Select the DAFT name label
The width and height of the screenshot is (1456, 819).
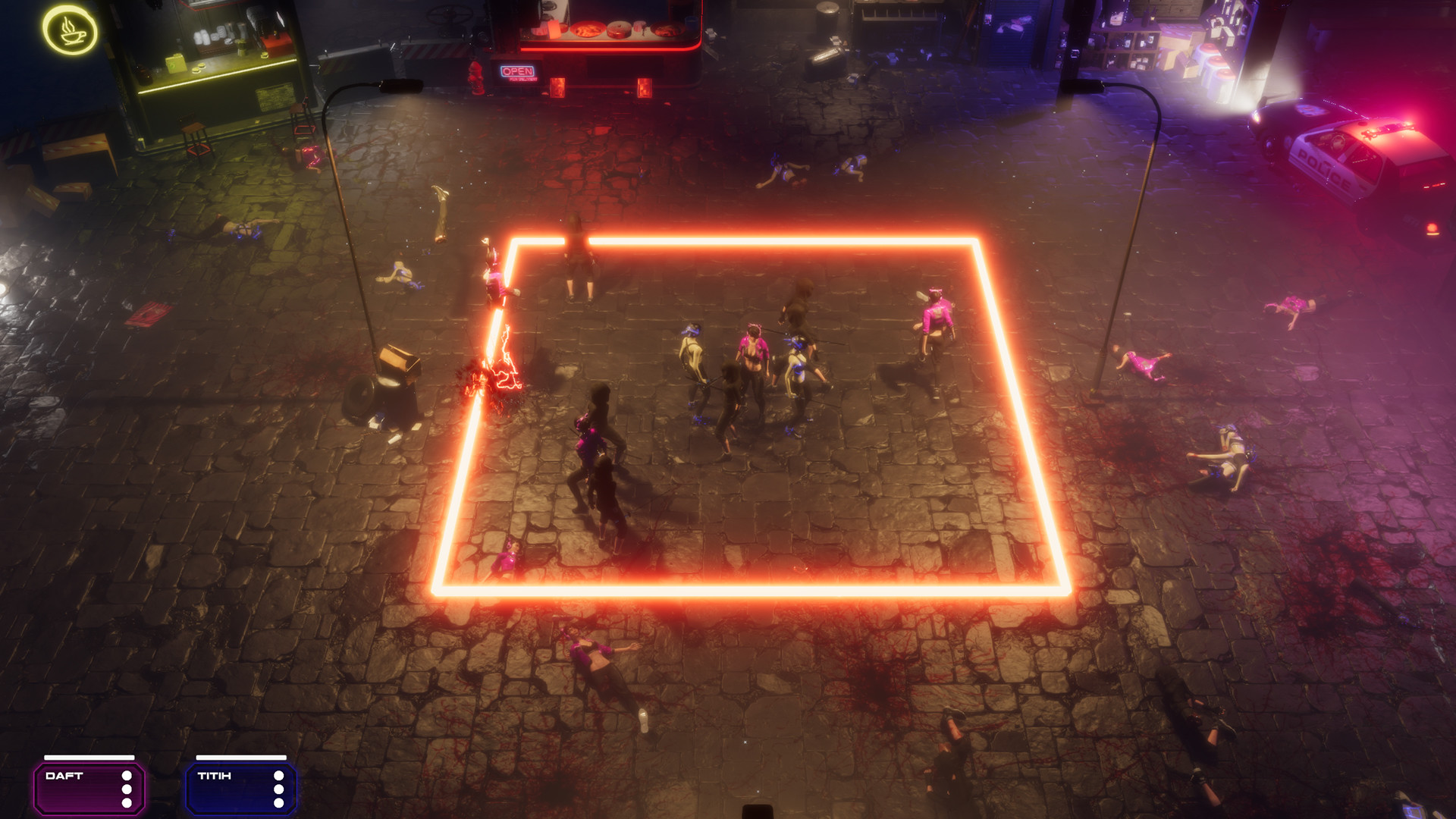coord(64,776)
